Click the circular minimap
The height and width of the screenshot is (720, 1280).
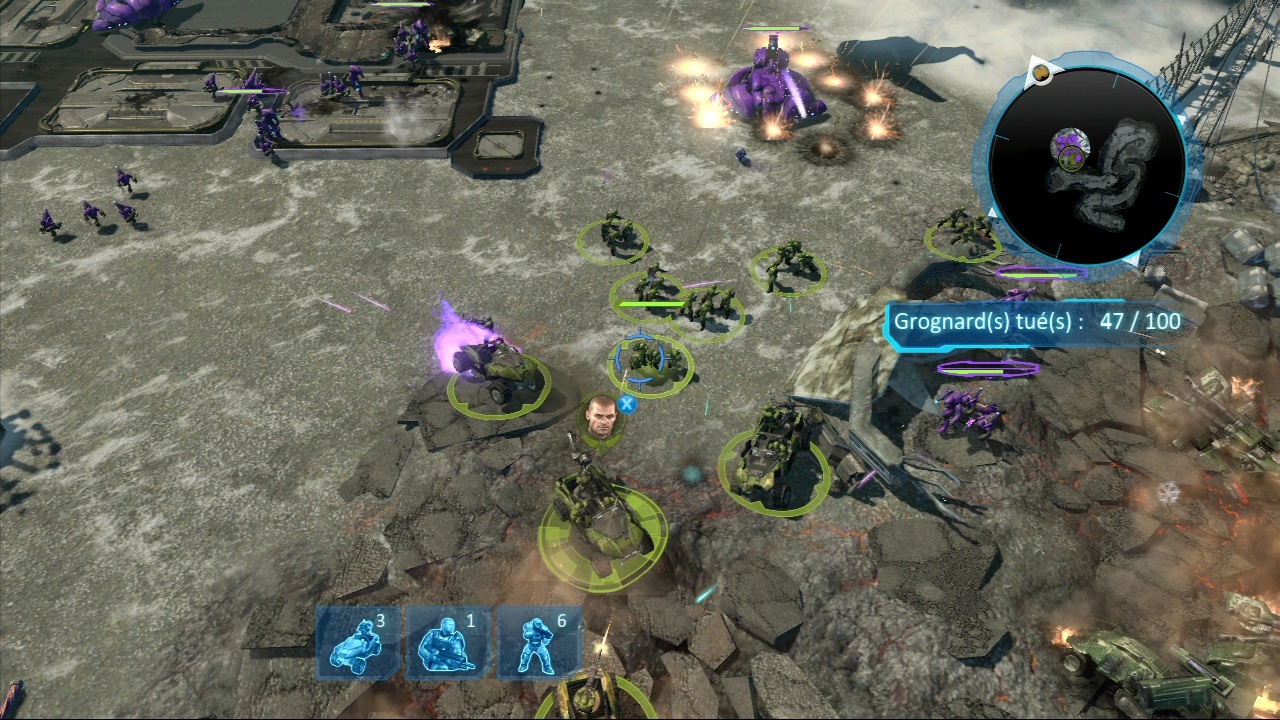[1086, 166]
